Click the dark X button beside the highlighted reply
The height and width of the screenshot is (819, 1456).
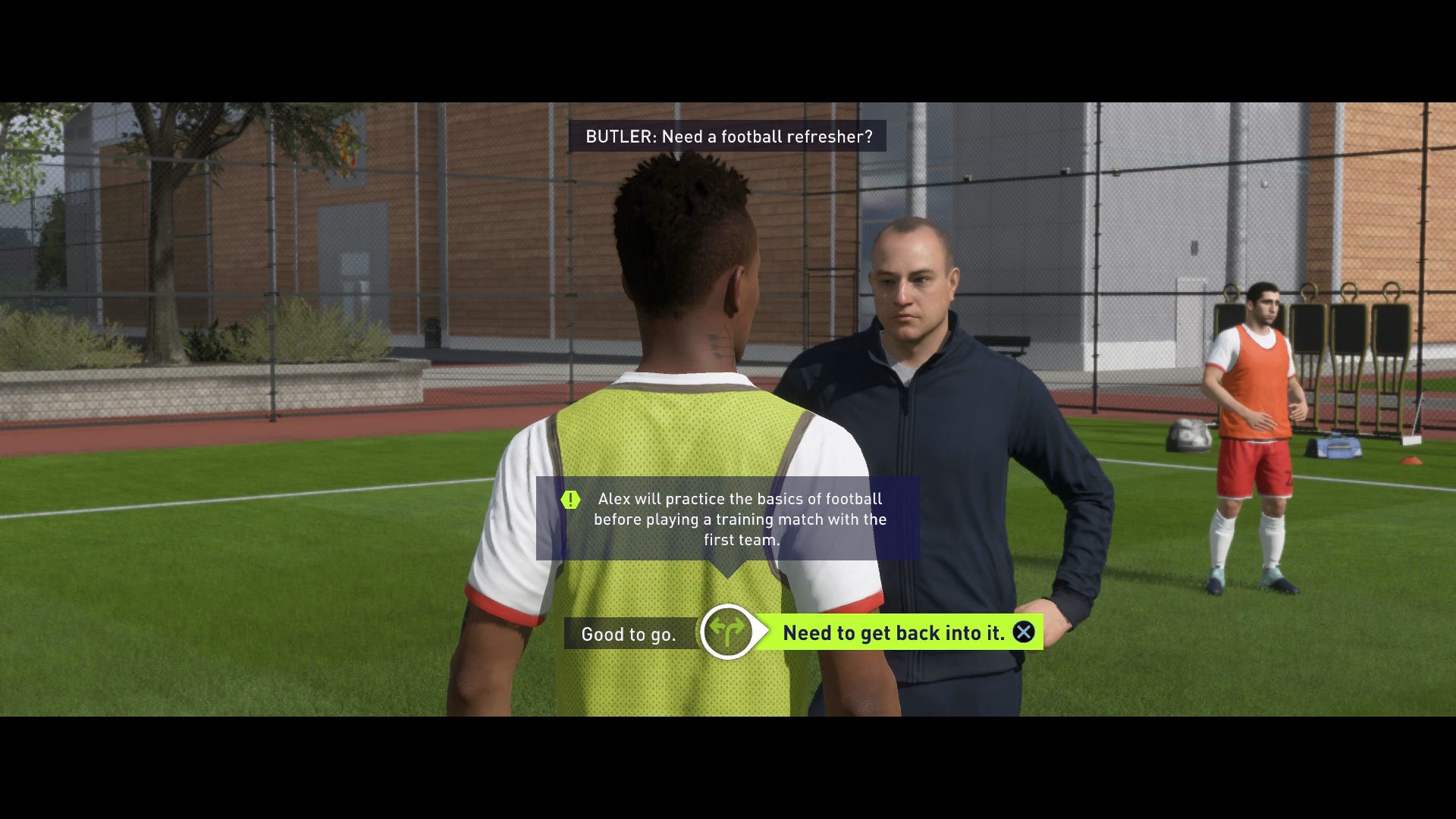[1023, 633]
